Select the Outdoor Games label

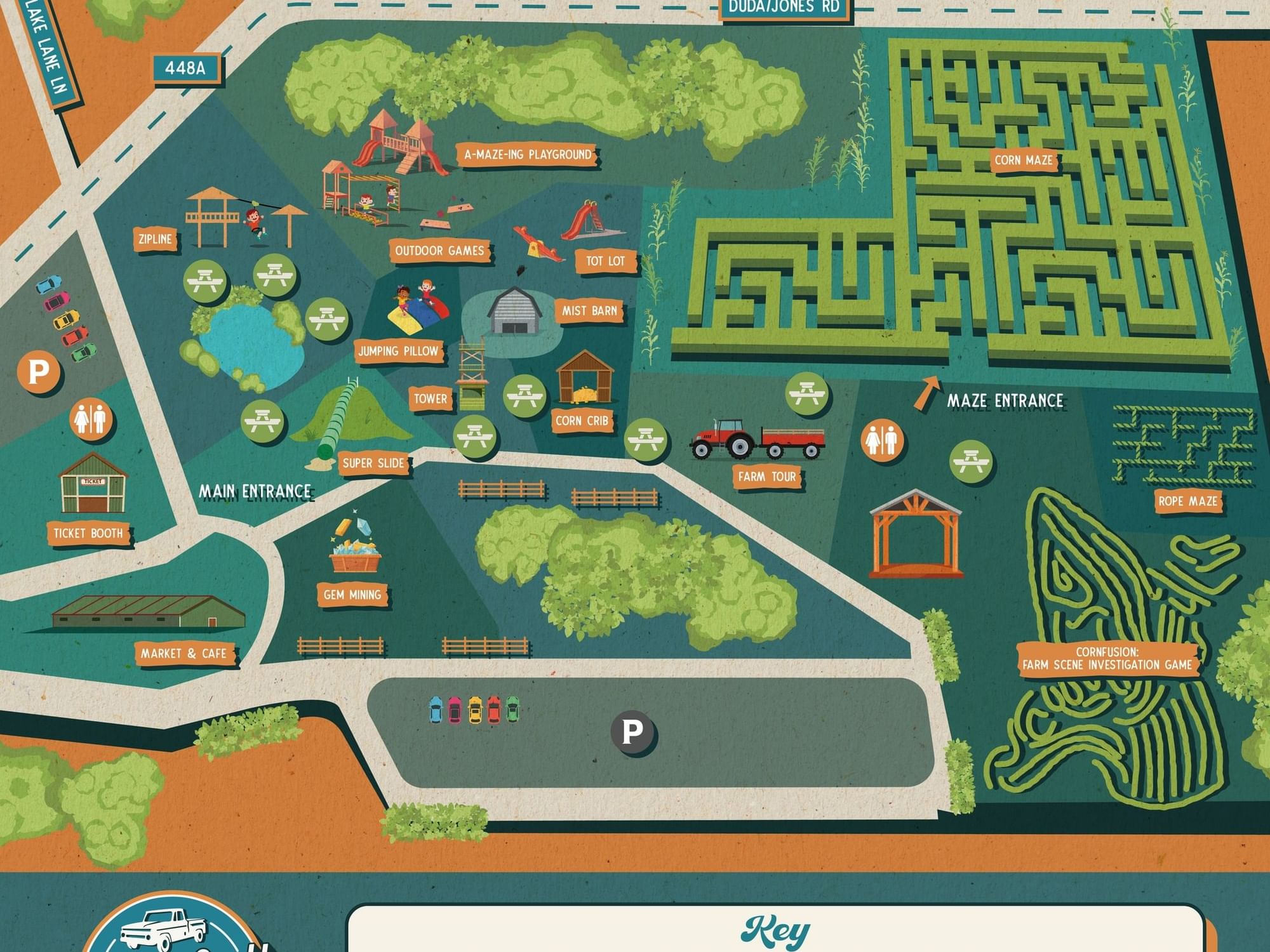coord(439,251)
